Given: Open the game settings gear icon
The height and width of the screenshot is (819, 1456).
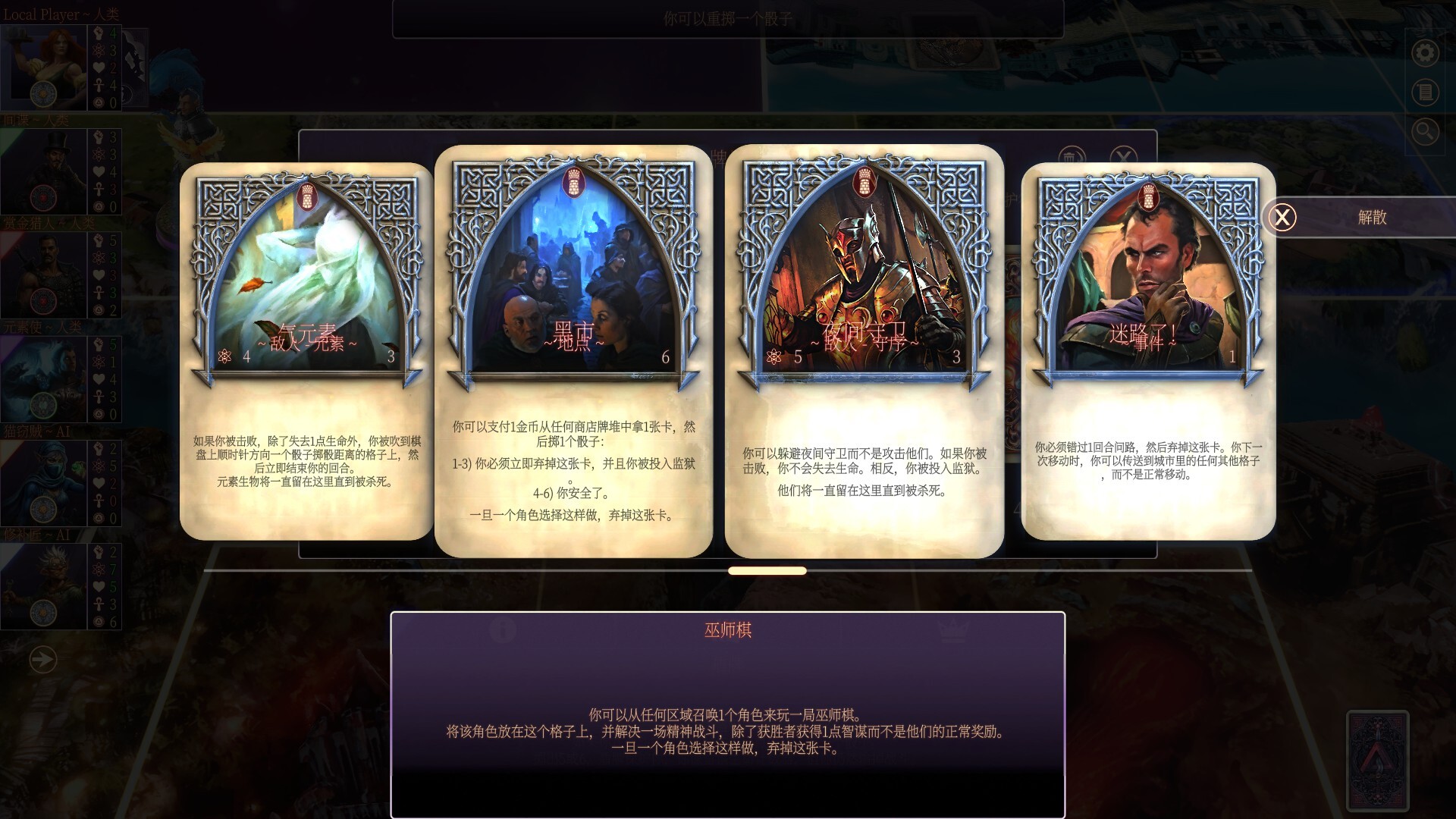Looking at the screenshot, I should (1424, 53).
